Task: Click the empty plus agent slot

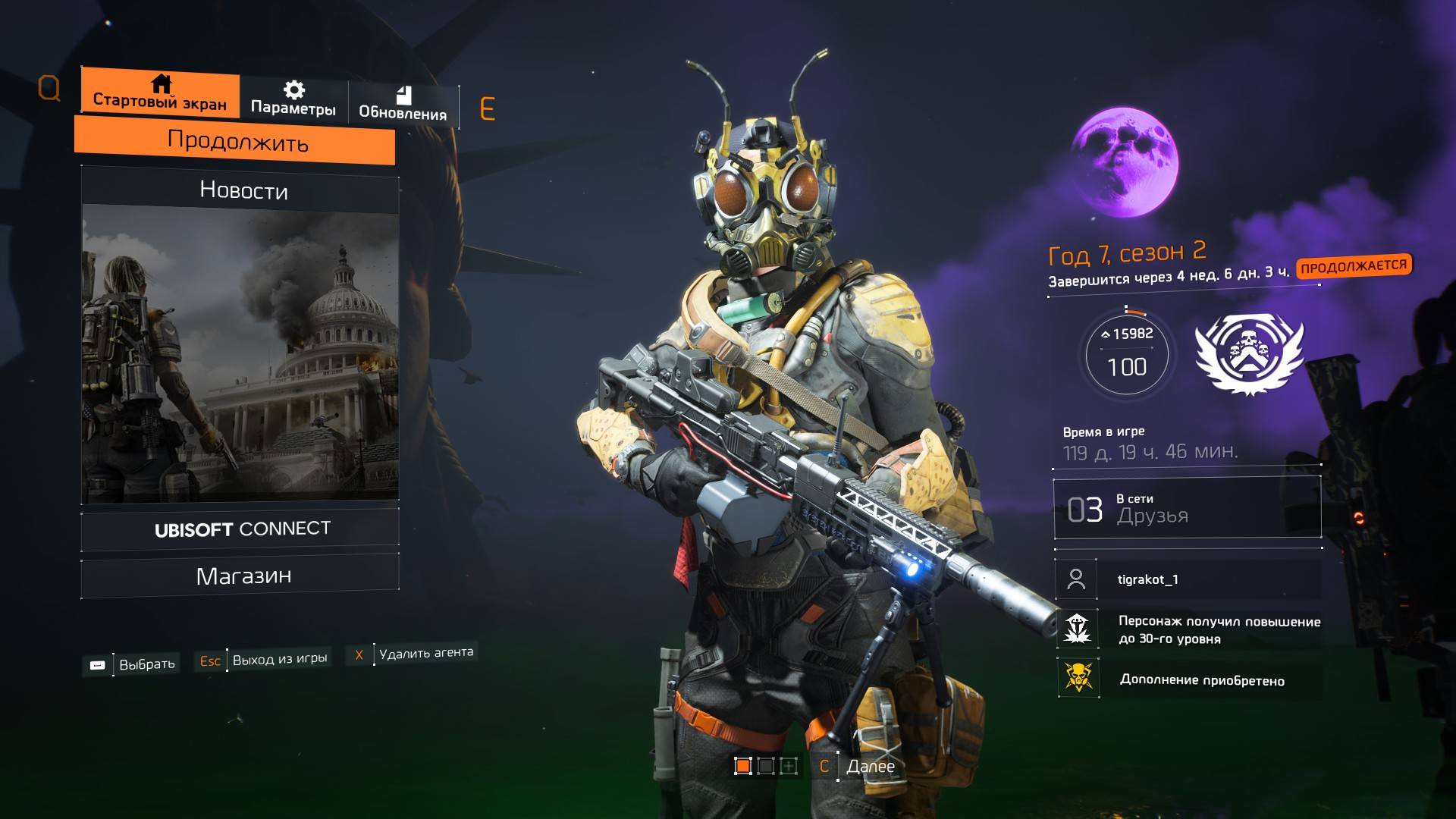Action: tap(789, 766)
